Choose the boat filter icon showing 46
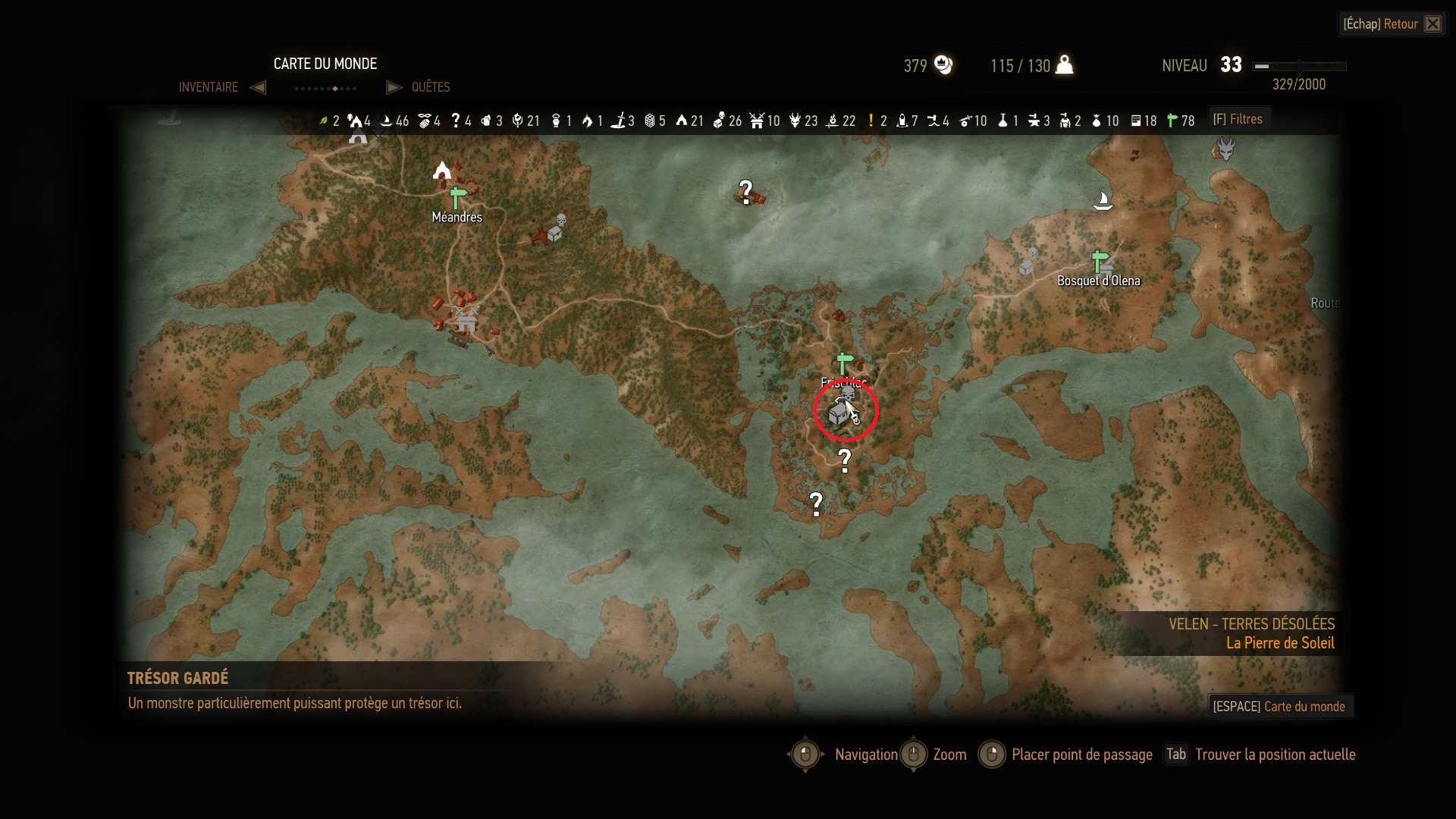Viewport: 1456px width, 819px height. 386,121
